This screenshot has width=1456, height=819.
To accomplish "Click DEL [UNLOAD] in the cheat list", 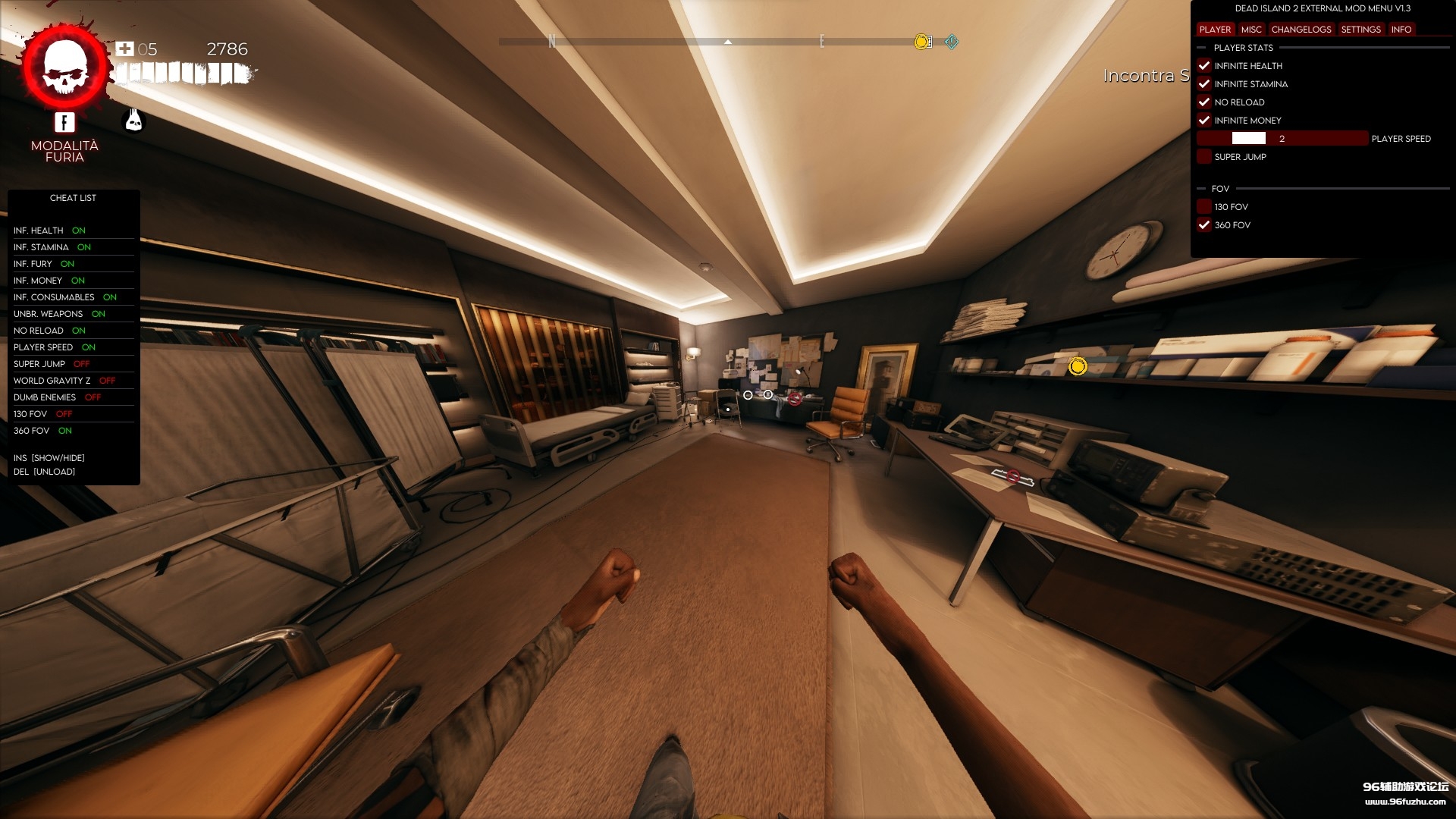I will pyautogui.click(x=44, y=471).
